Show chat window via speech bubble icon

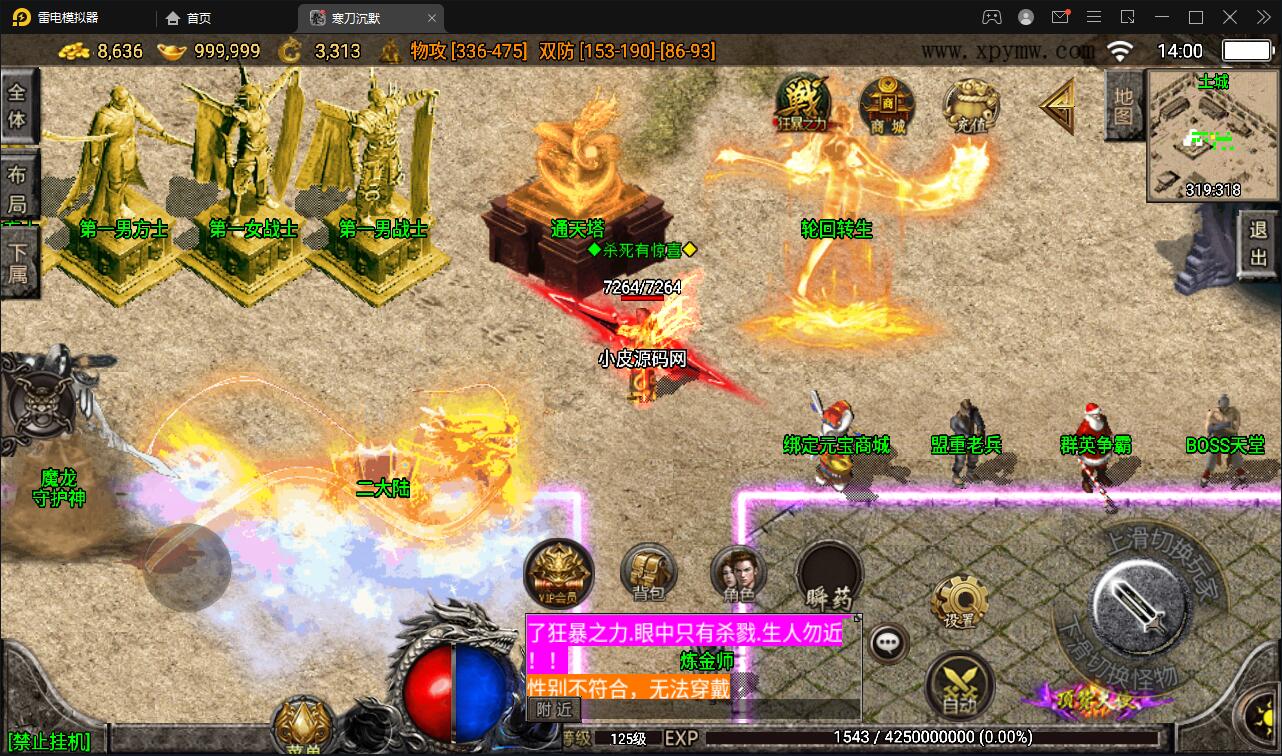(x=886, y=643)
